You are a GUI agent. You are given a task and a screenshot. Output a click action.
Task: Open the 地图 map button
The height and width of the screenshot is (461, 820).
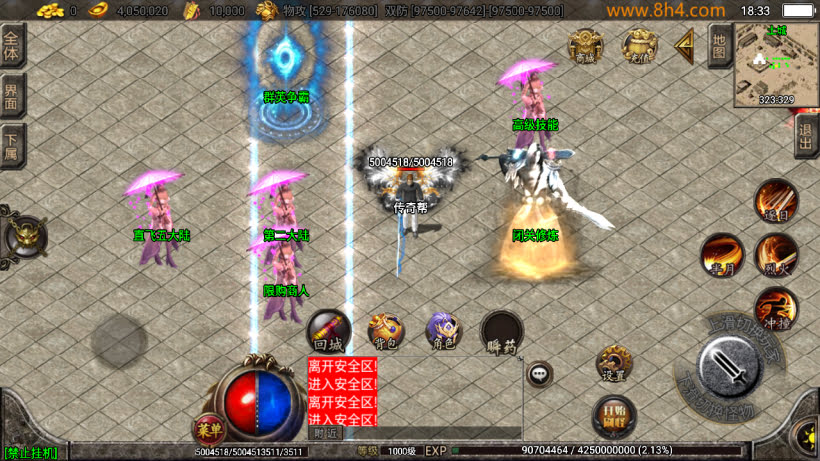coord(718,45)
